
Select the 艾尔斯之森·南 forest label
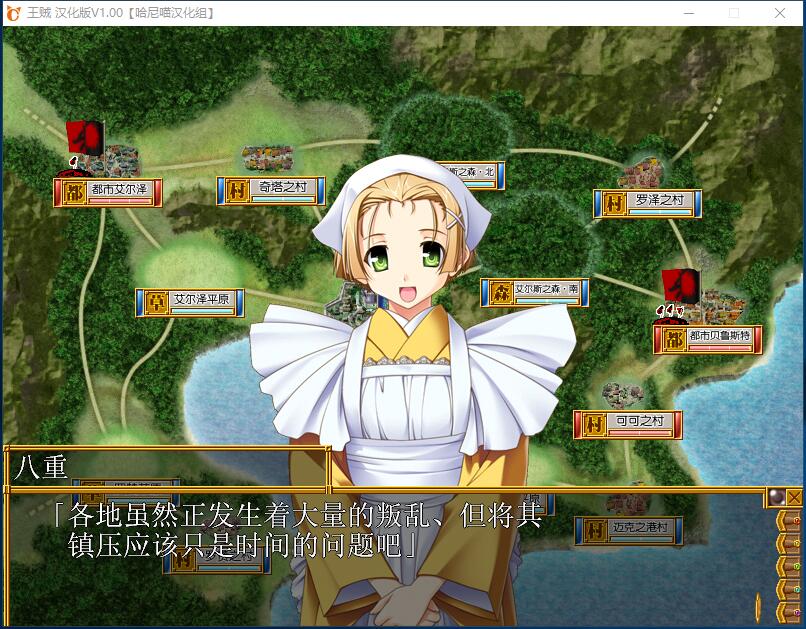534,292
